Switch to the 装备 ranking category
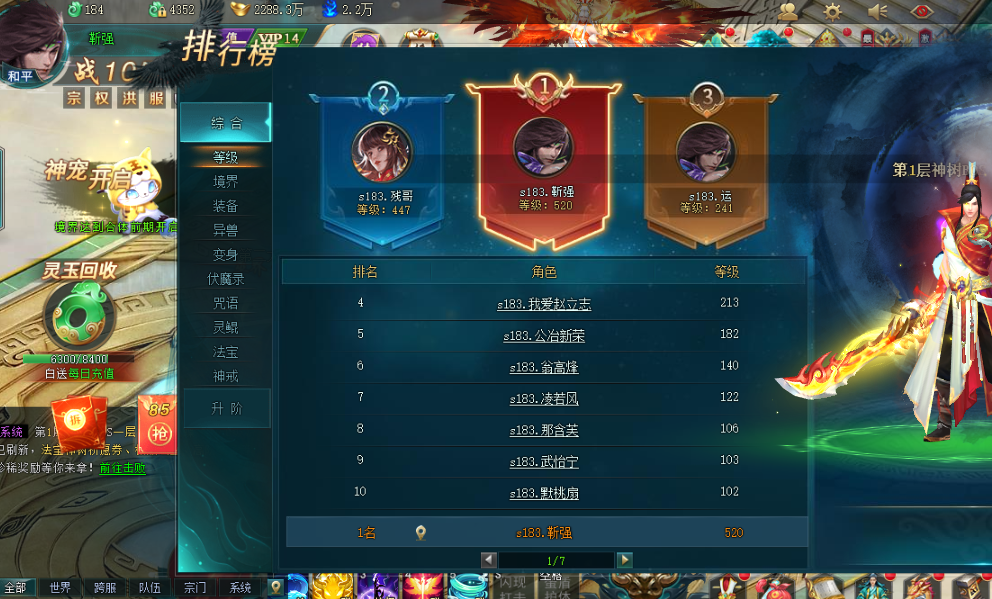The height and width of the screenshot is (599, 992). [x=225, y=206]
